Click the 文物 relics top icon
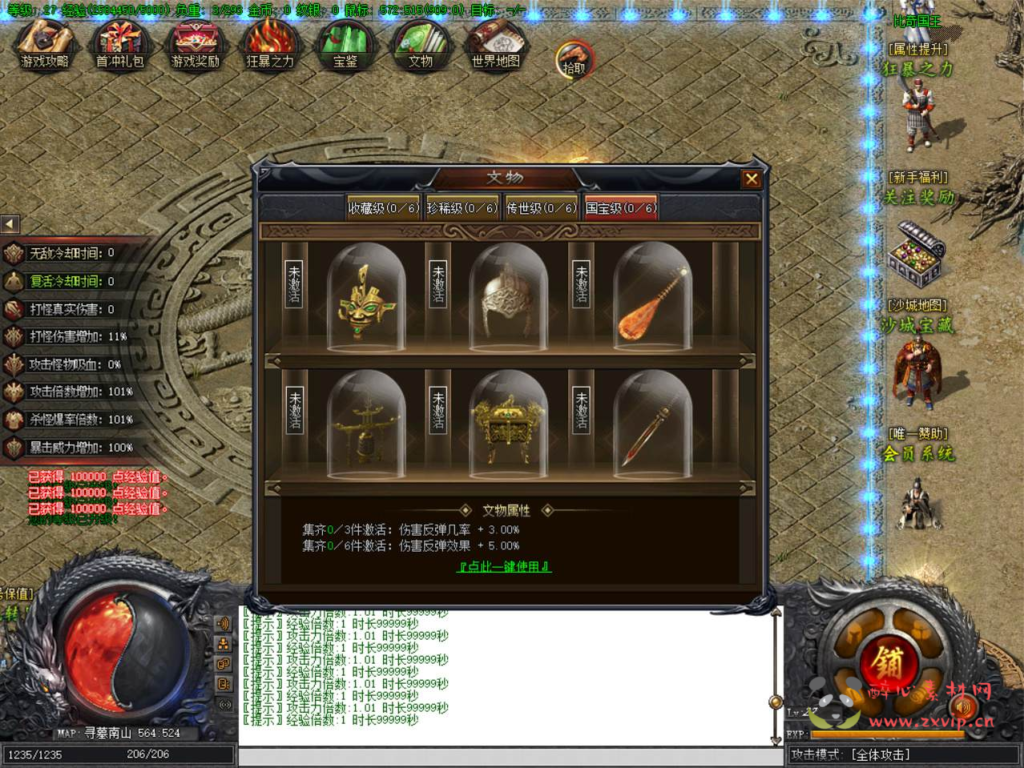Image resolution: width=1024 pixels, height=768 pixels. pos(420,43)
